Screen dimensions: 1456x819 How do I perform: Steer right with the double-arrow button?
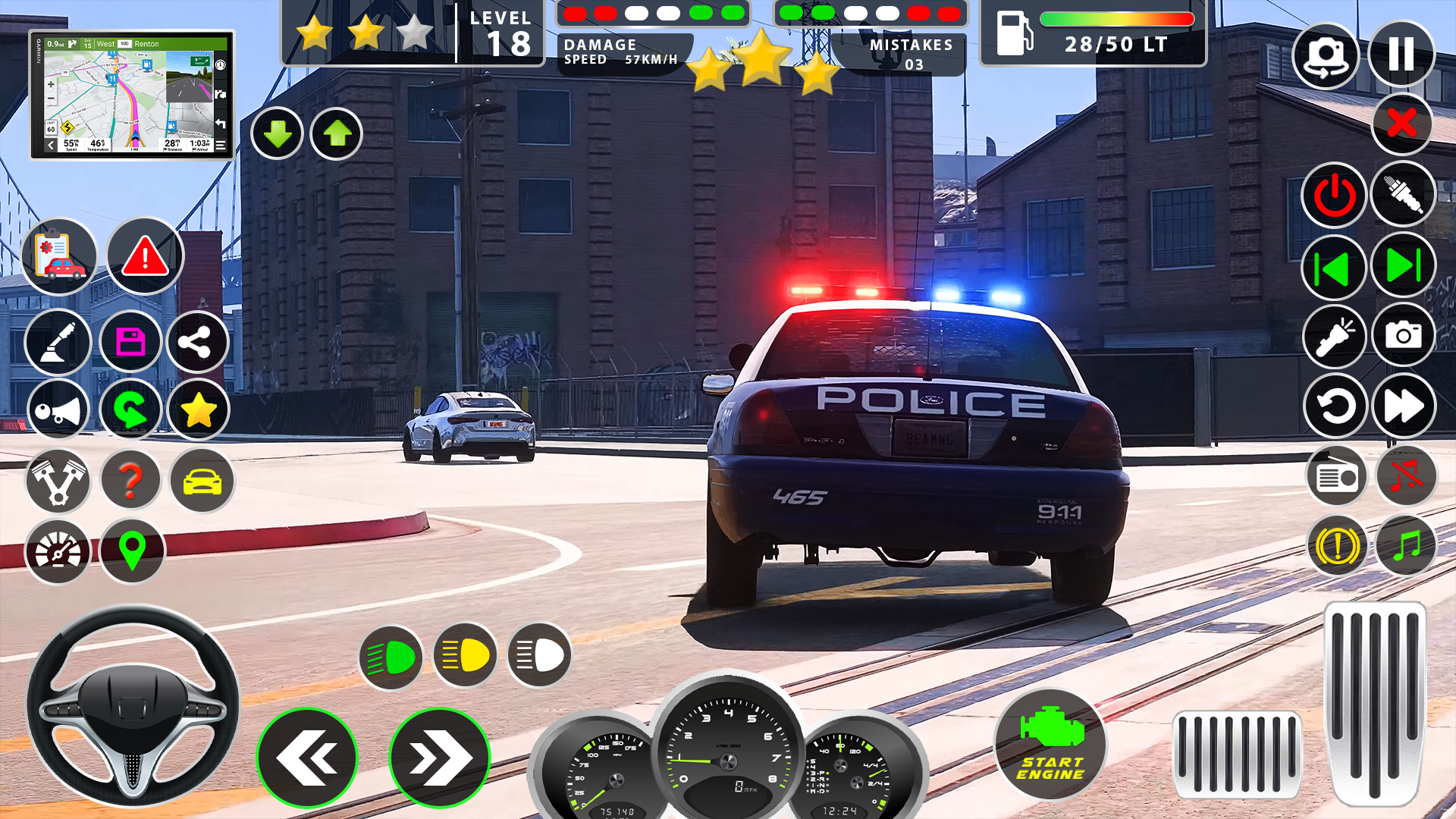tap(439, 758)
